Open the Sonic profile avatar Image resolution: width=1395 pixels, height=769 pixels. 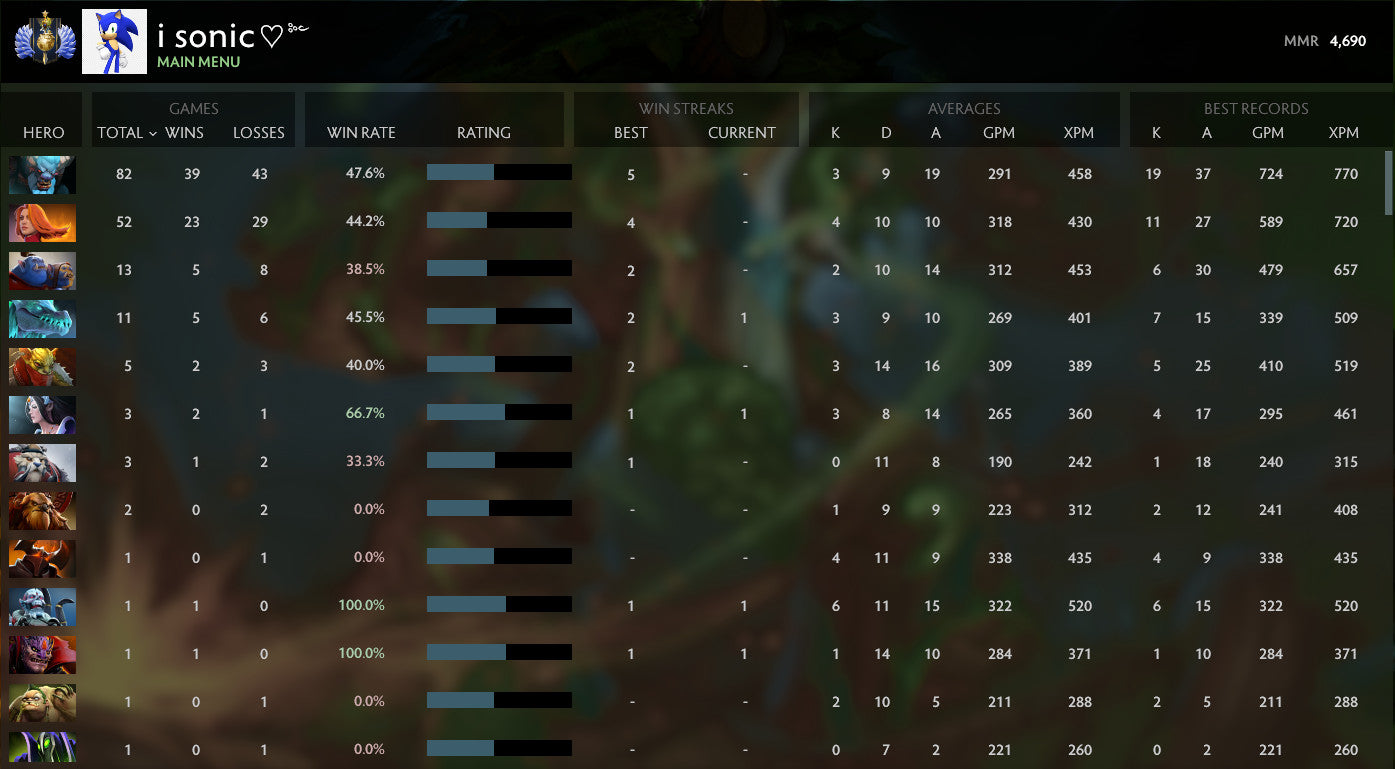click(114, 40)
